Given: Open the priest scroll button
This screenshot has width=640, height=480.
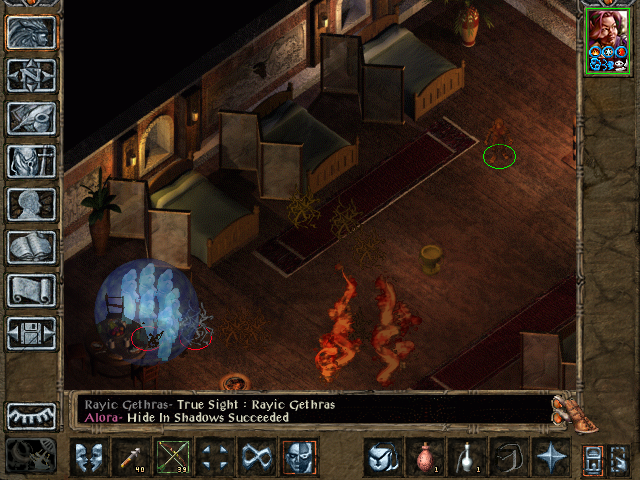Looking at the screenshot, I should tap(31, 289).
